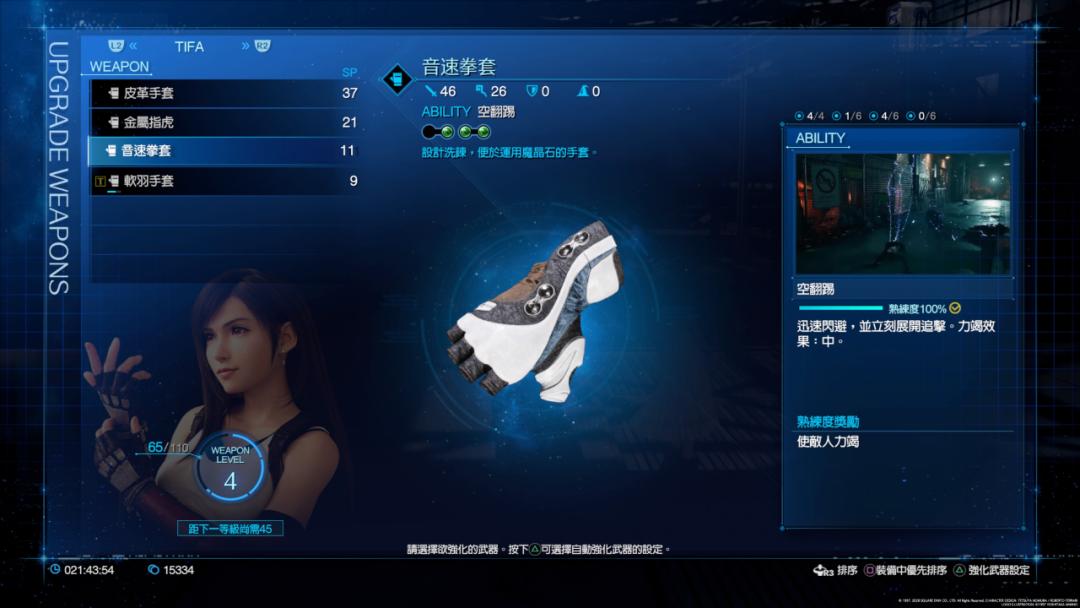The height and width of the screenshot is (608, 1080).
Task: Click the materia slots under 音速拳套
Action: pyautogui.click(x=456, y=131)
